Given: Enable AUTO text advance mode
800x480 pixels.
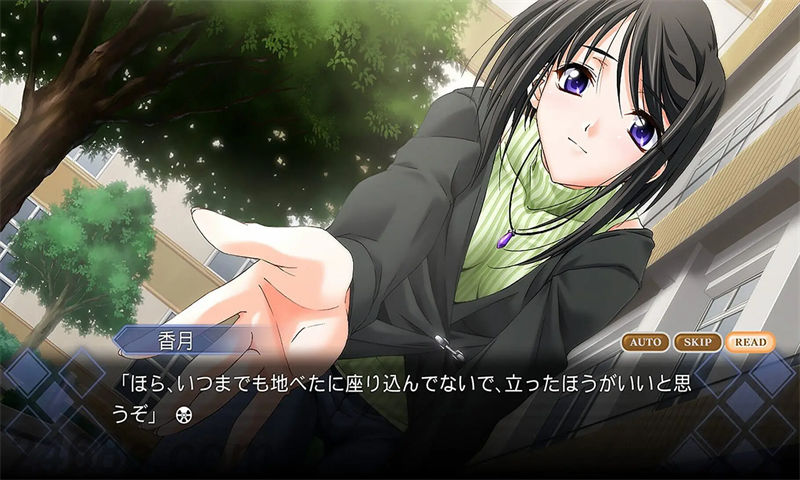Looking at the screenshot, I should [x=645, y=342].
